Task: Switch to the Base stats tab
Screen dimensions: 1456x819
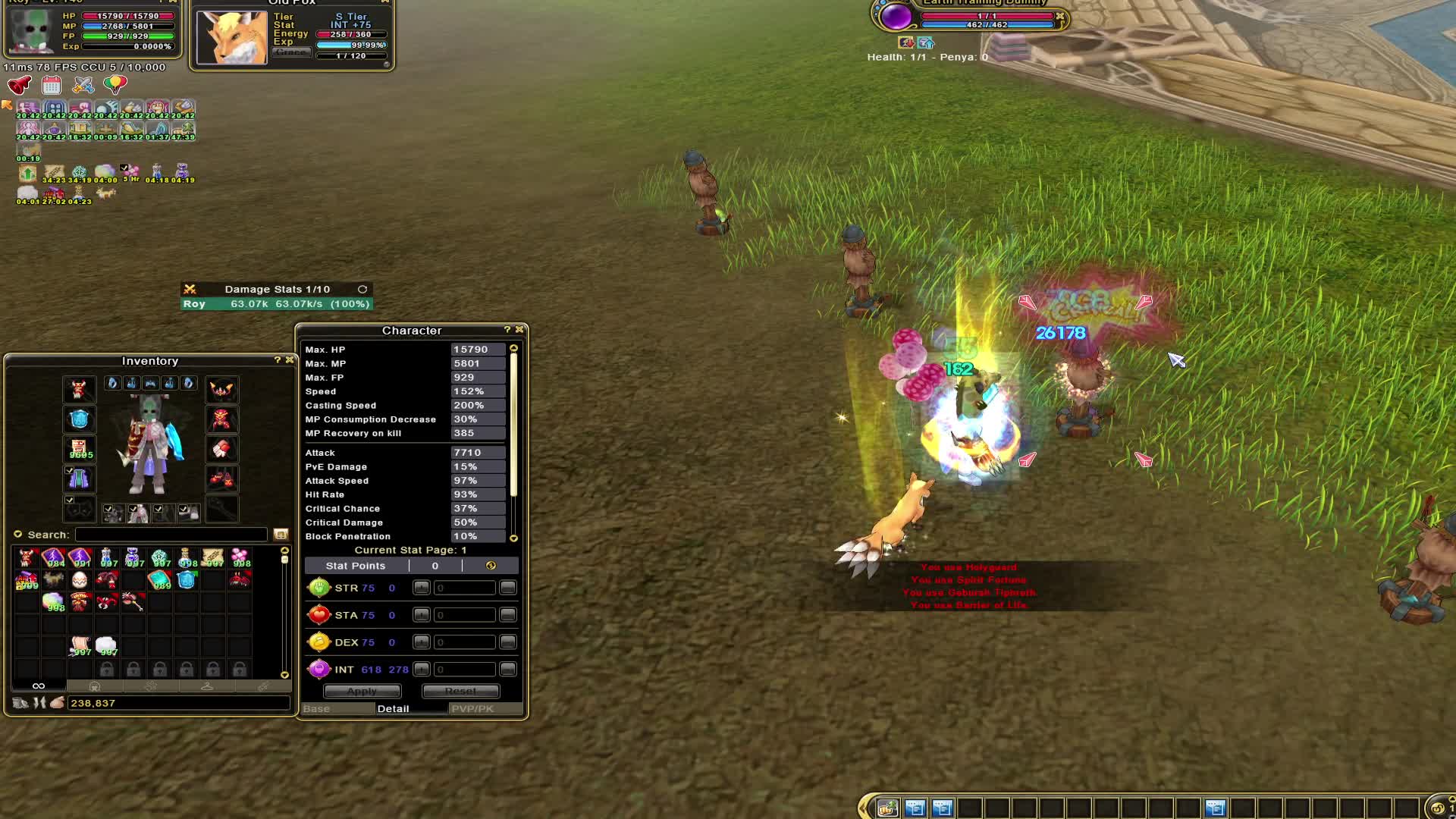Action: 317,709
